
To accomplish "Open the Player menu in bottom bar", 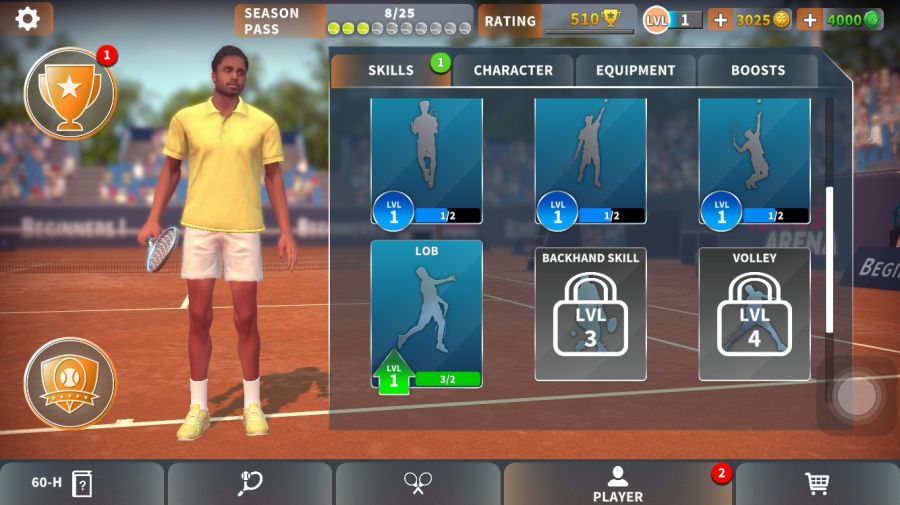I will [618, 483].
